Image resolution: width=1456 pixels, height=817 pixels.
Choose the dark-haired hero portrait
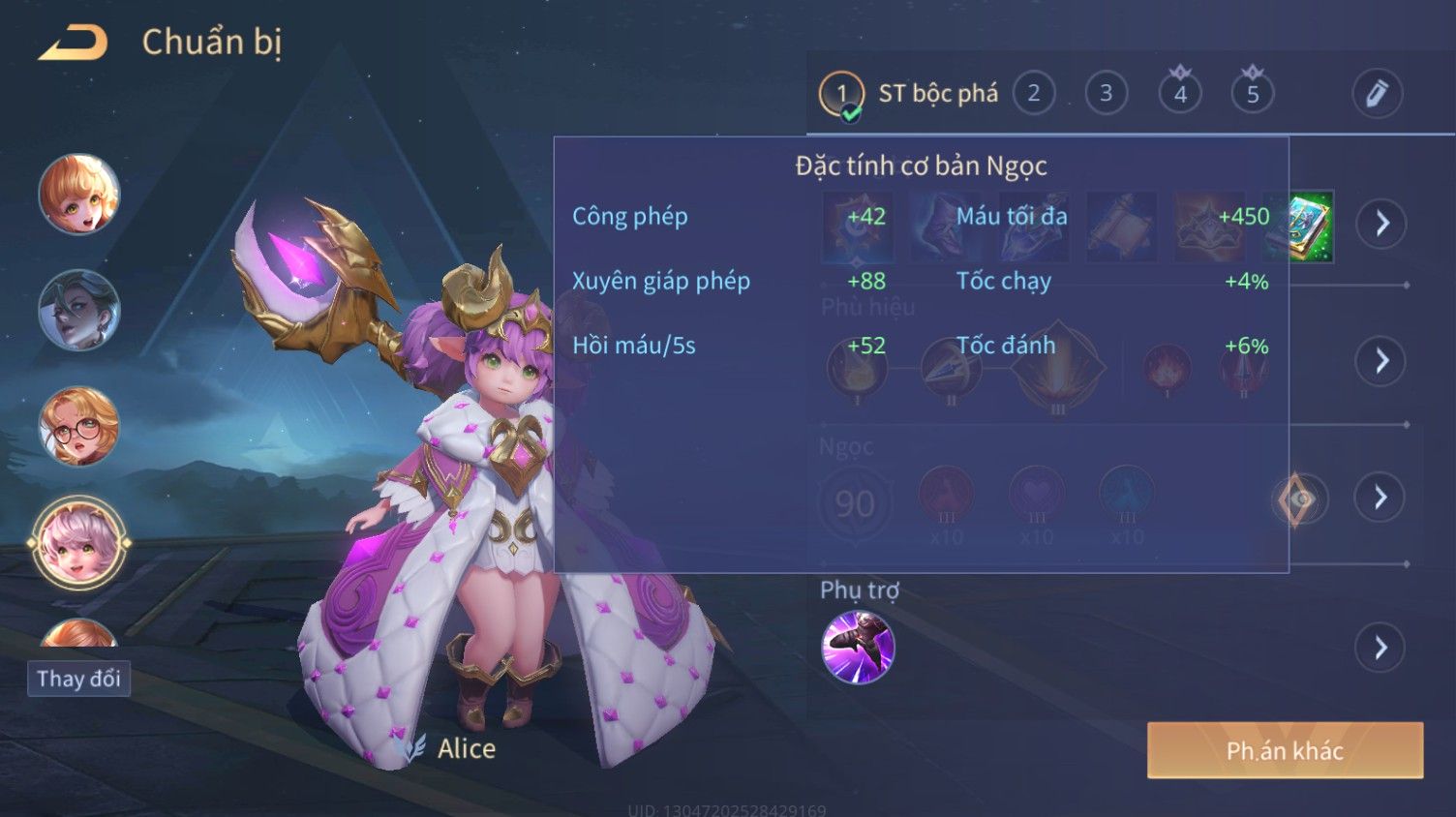pos(79,310)
